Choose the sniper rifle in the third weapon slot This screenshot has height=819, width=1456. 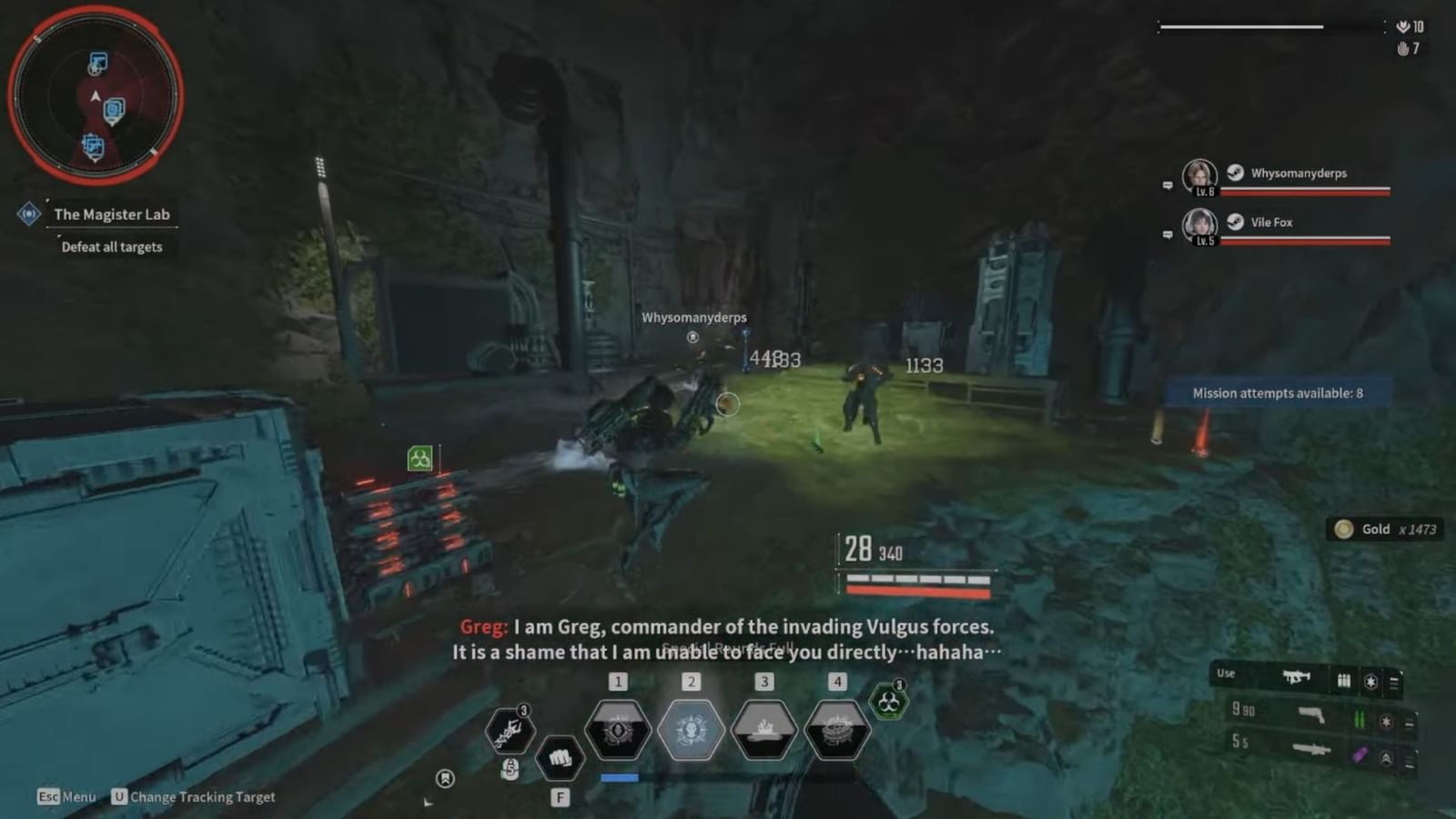(1310, 750)
